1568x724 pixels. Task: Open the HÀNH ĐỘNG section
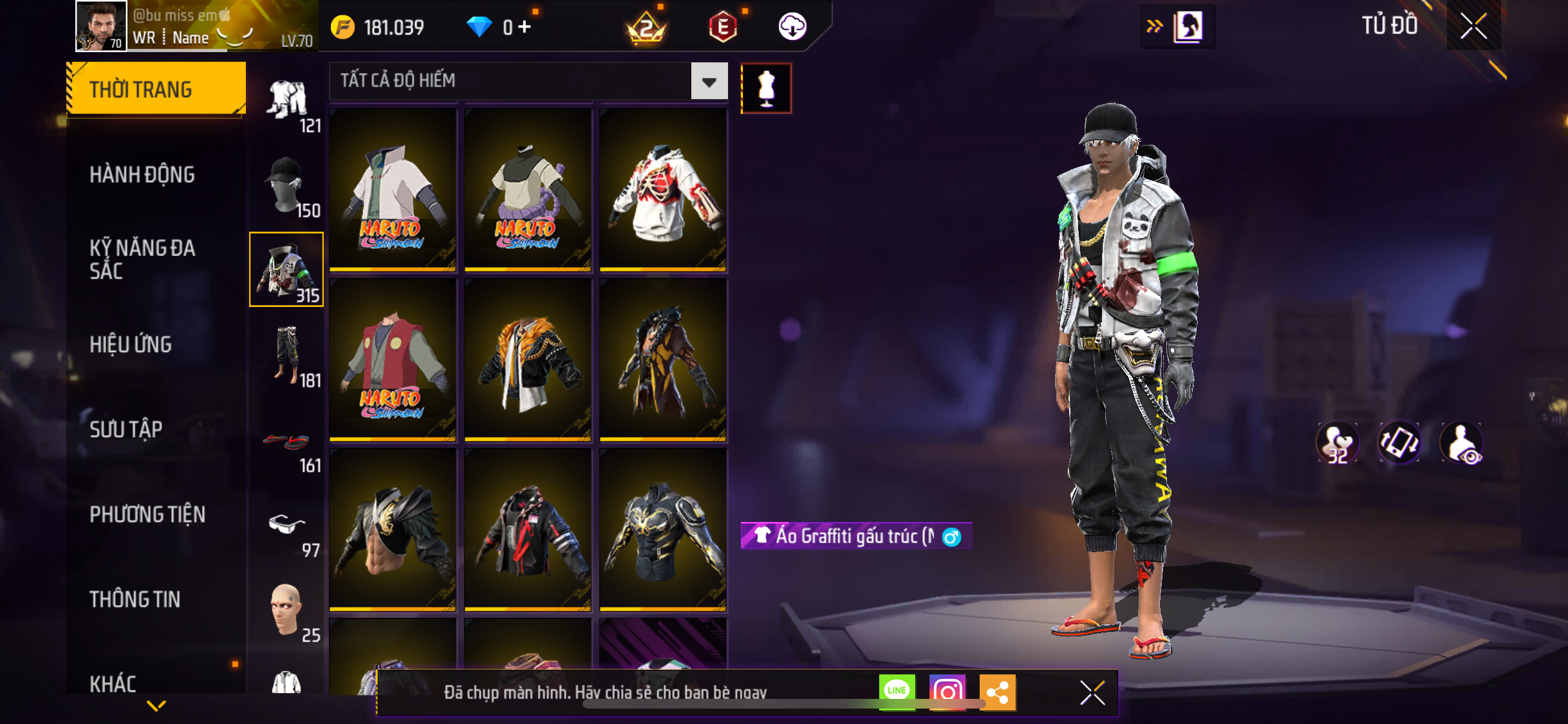click(142, 174)
